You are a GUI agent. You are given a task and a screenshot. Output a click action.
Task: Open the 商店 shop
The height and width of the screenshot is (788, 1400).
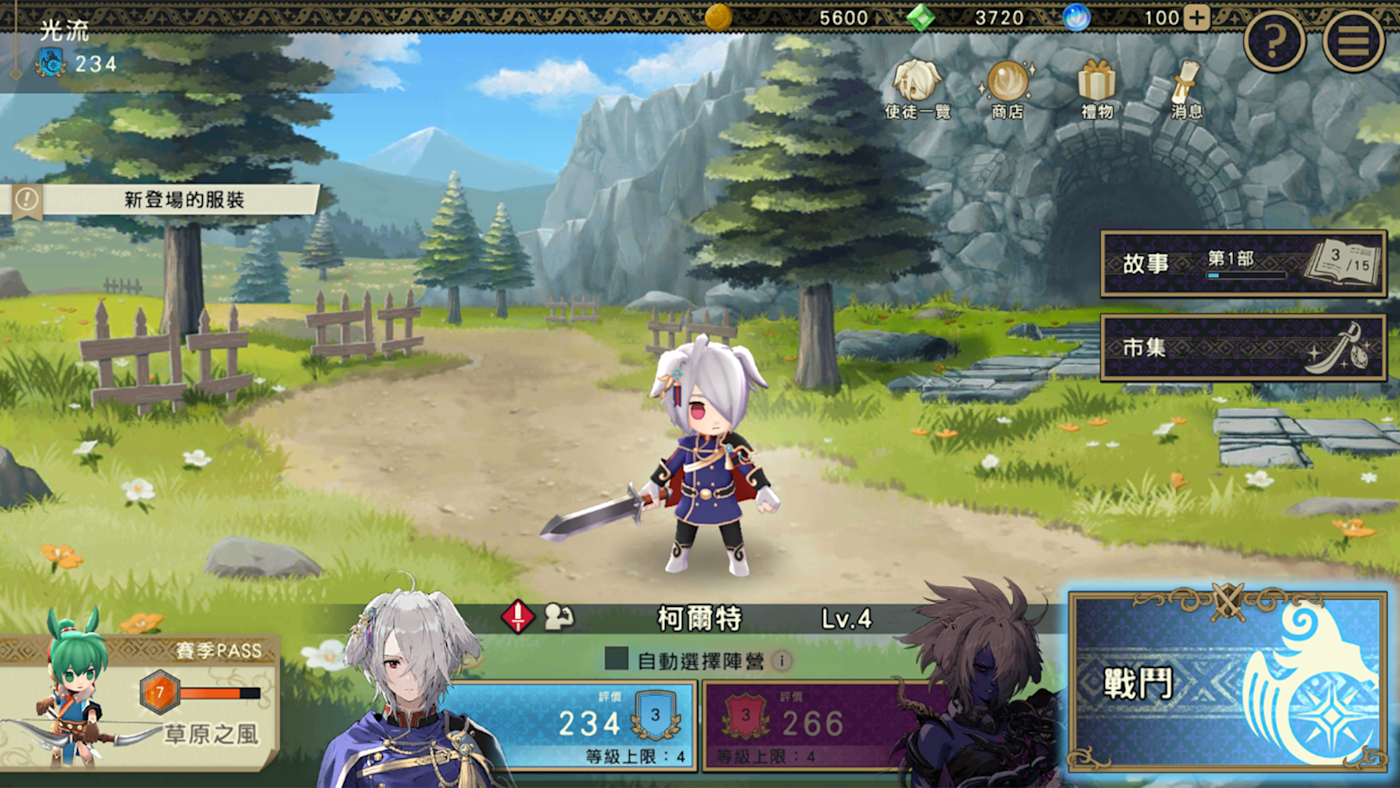coord(1007,90)
